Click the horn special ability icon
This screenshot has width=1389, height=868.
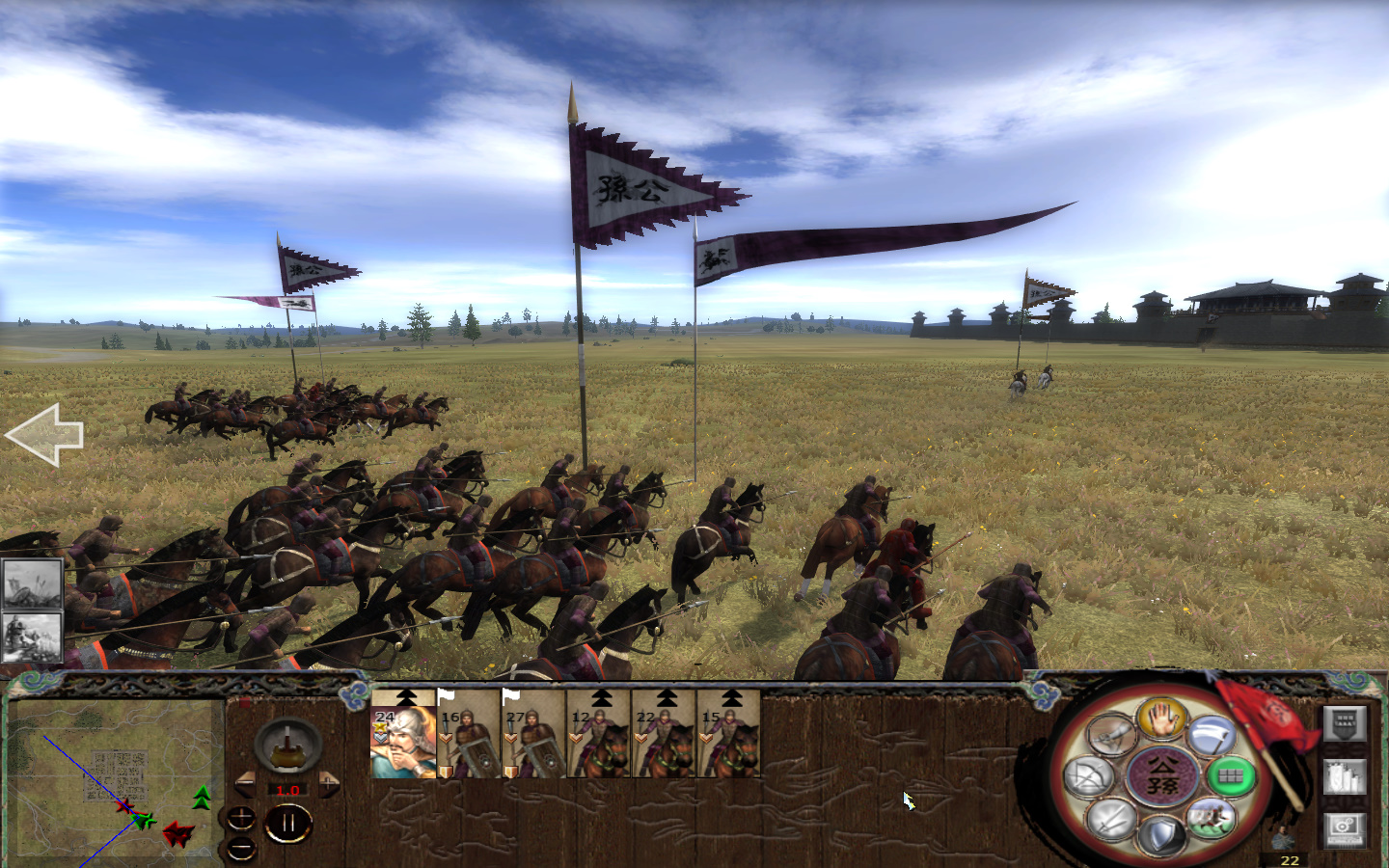1113,732
